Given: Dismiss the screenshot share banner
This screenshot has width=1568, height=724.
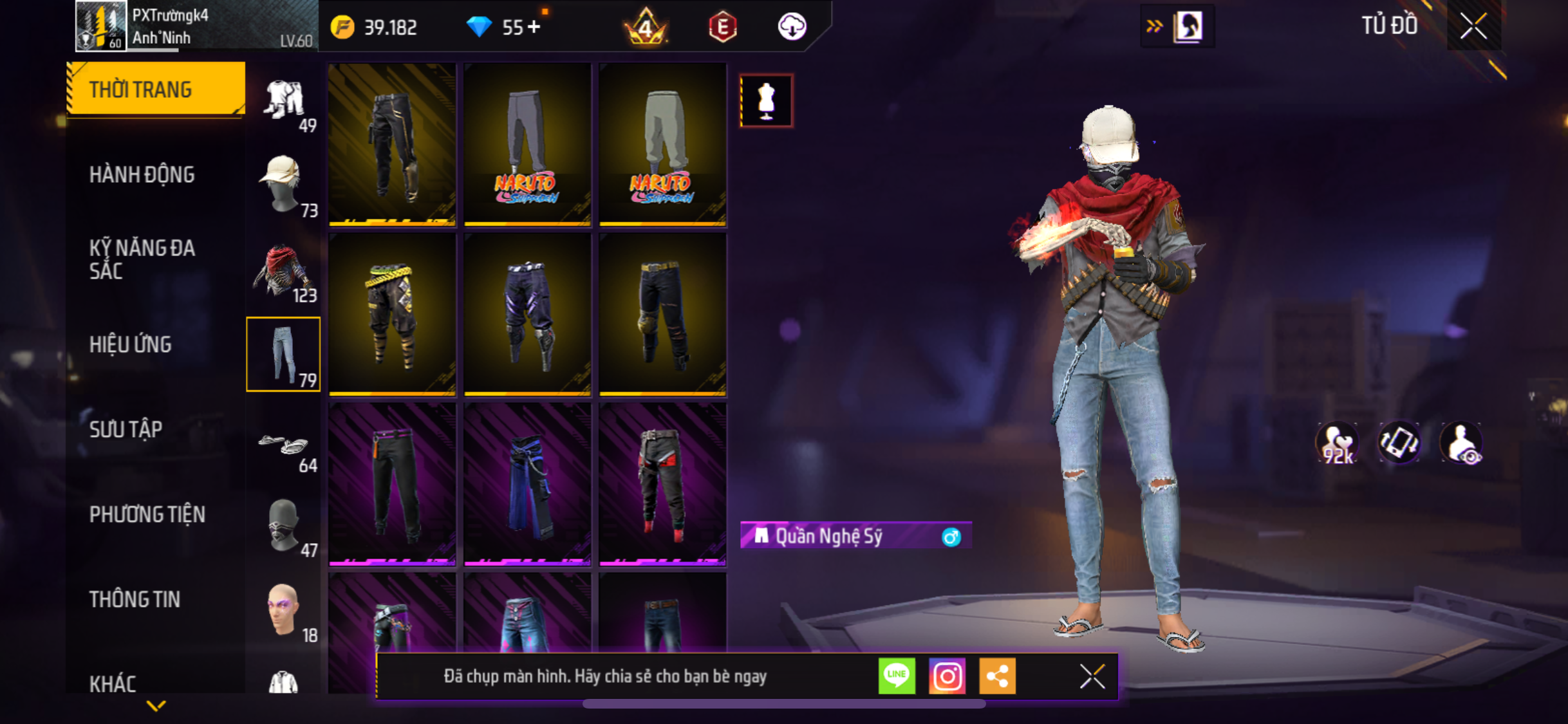Looking at the screenshot, I should click(x=1092, y=676).
